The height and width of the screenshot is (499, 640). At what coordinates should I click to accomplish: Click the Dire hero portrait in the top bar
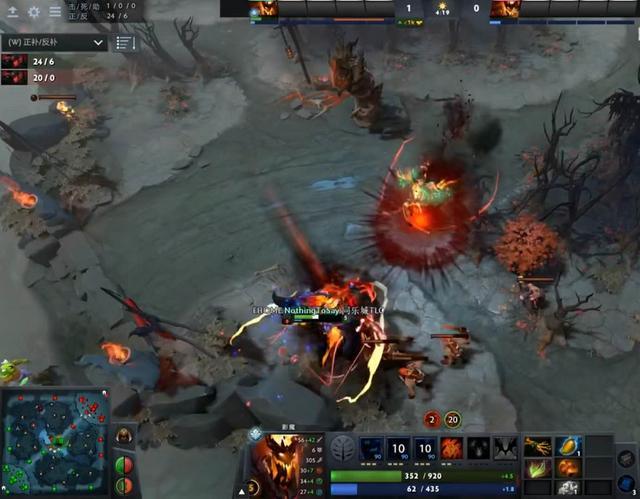point(502,9)
